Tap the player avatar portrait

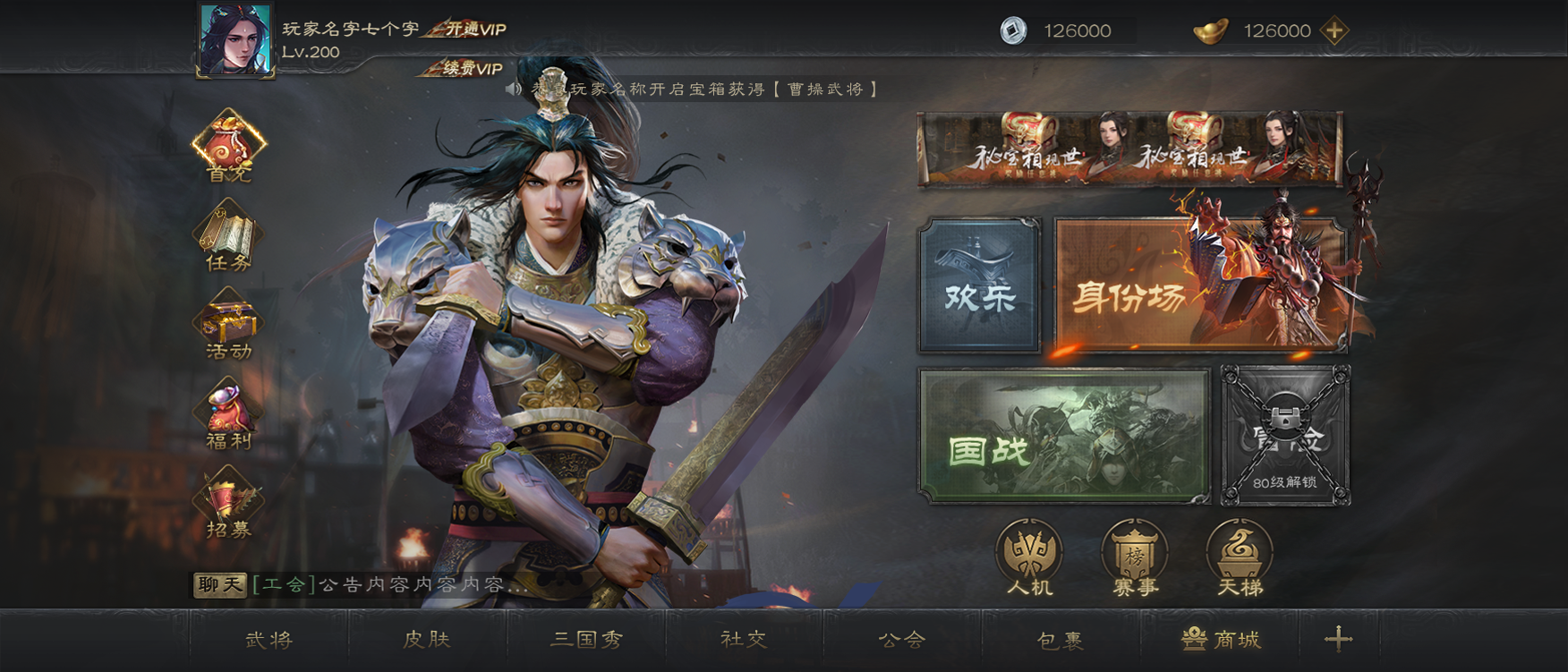point(235,40)
